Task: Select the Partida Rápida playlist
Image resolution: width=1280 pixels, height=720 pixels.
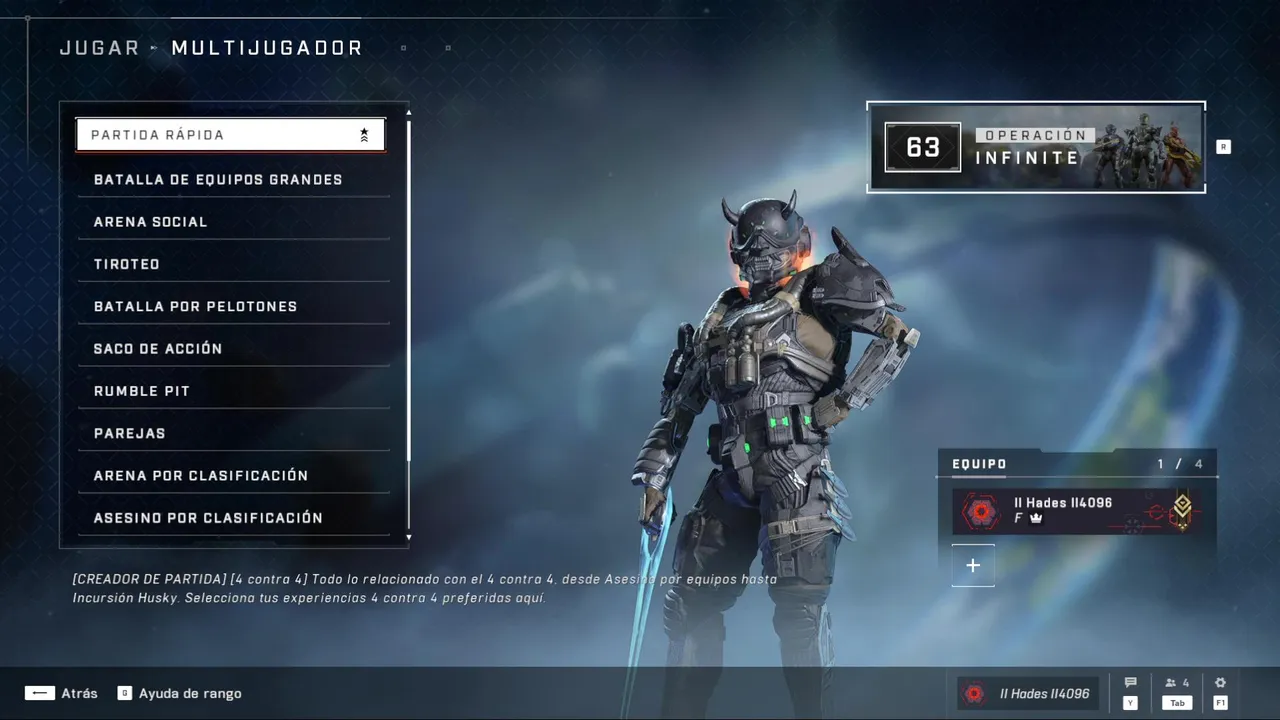Action: [230, 135]
